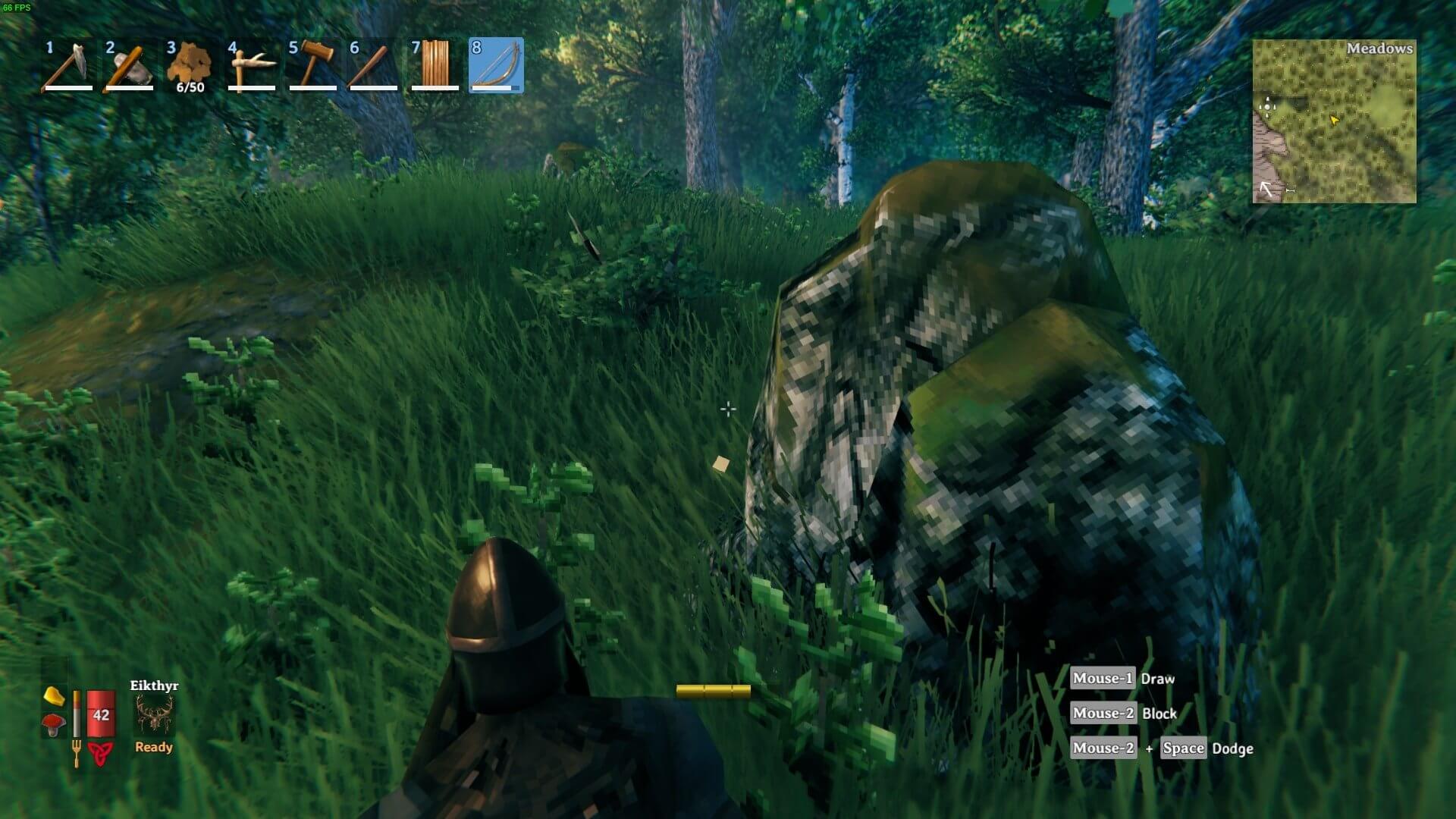This screenshot has width=1456, height=819.
Task: Select the wooden hammer in slot 5
Action: pos(312,65)
